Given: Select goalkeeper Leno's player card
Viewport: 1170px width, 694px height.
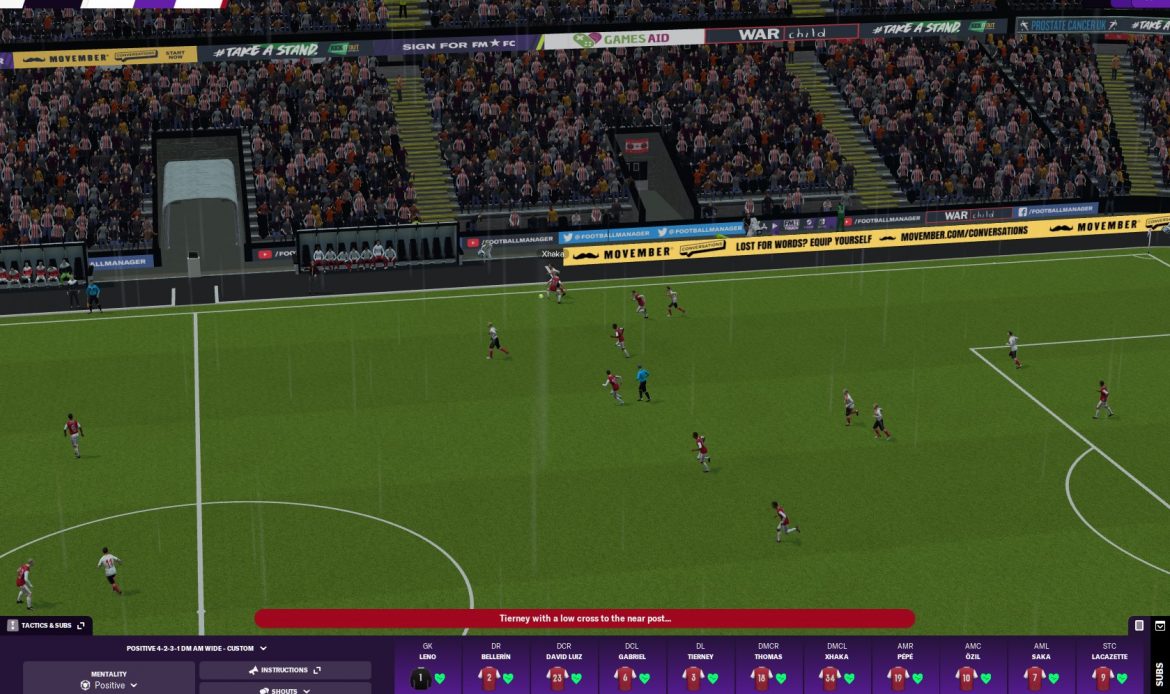Looking at the screenshot, I should [x=428, y=668].
